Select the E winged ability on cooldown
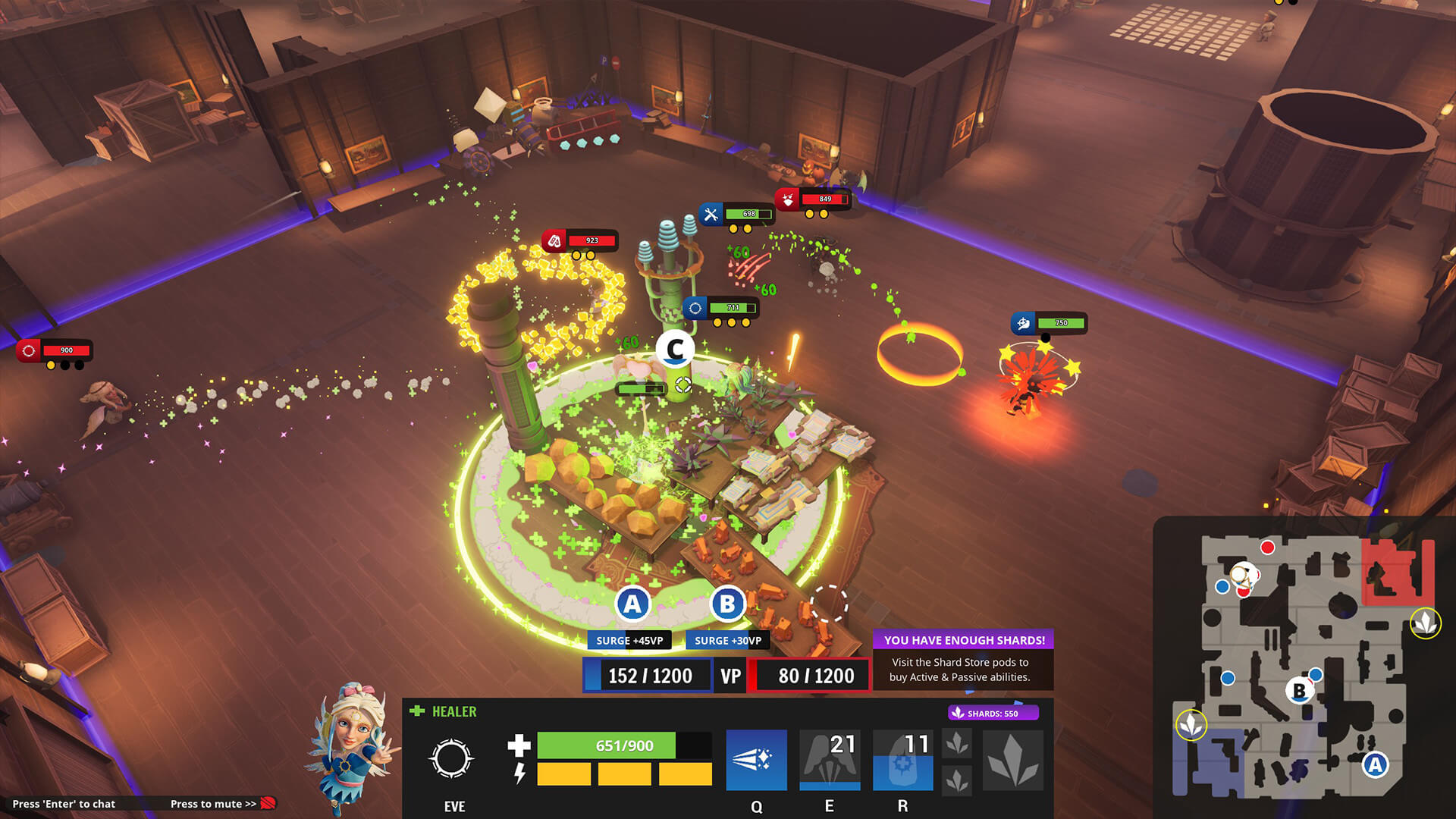 click(830, 760)
